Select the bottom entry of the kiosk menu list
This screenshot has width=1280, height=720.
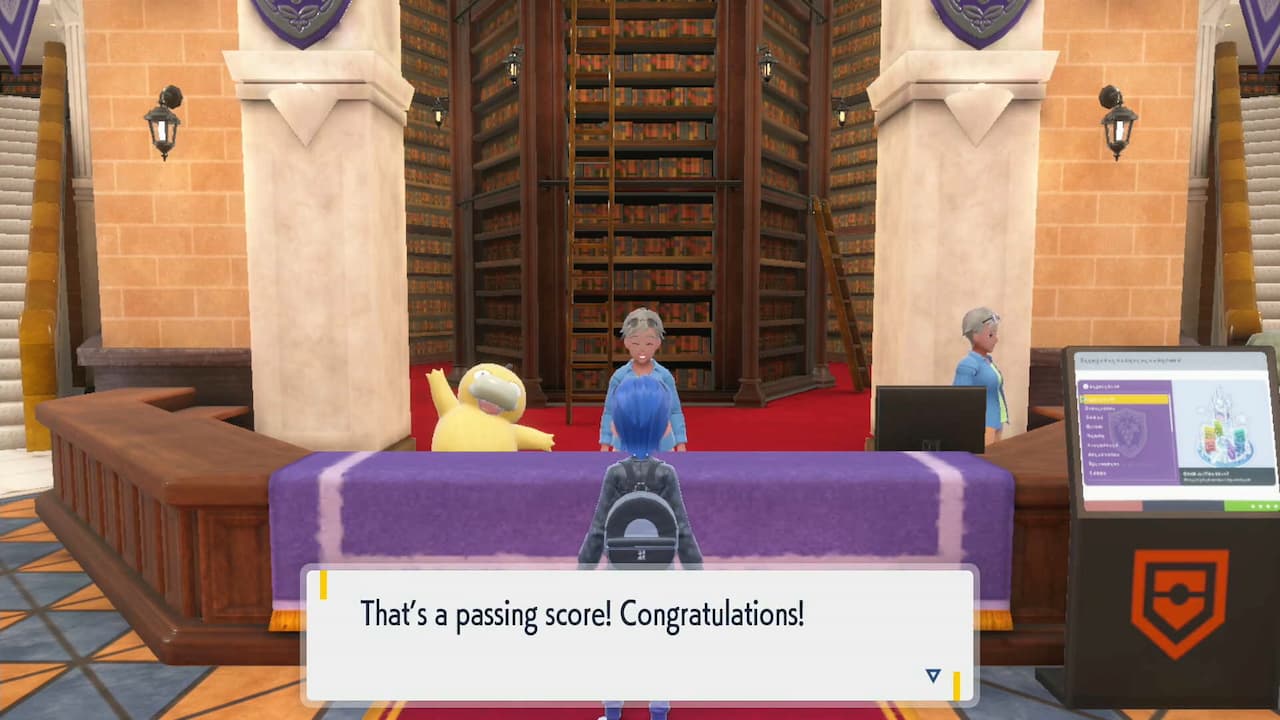click(1095, 473)
